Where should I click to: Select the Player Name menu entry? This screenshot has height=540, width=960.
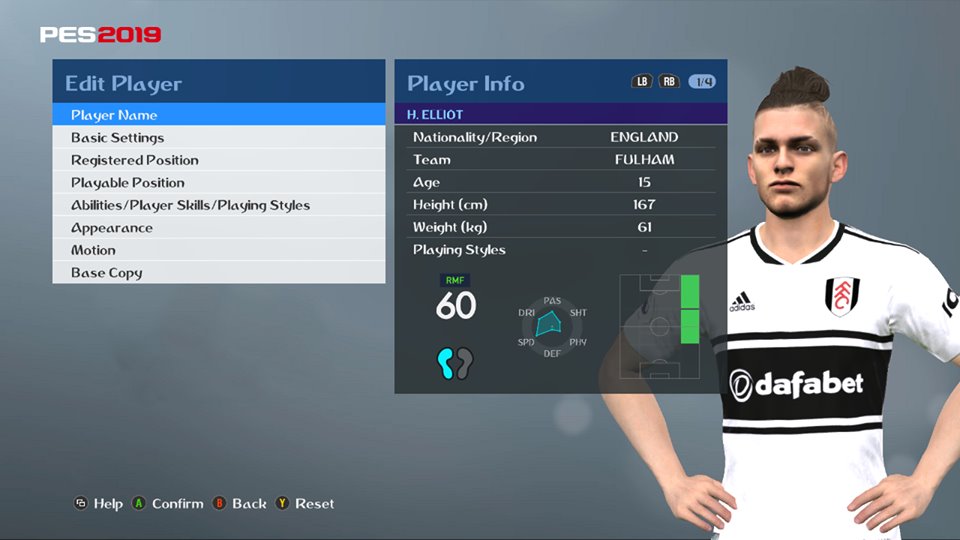[114, 115]
